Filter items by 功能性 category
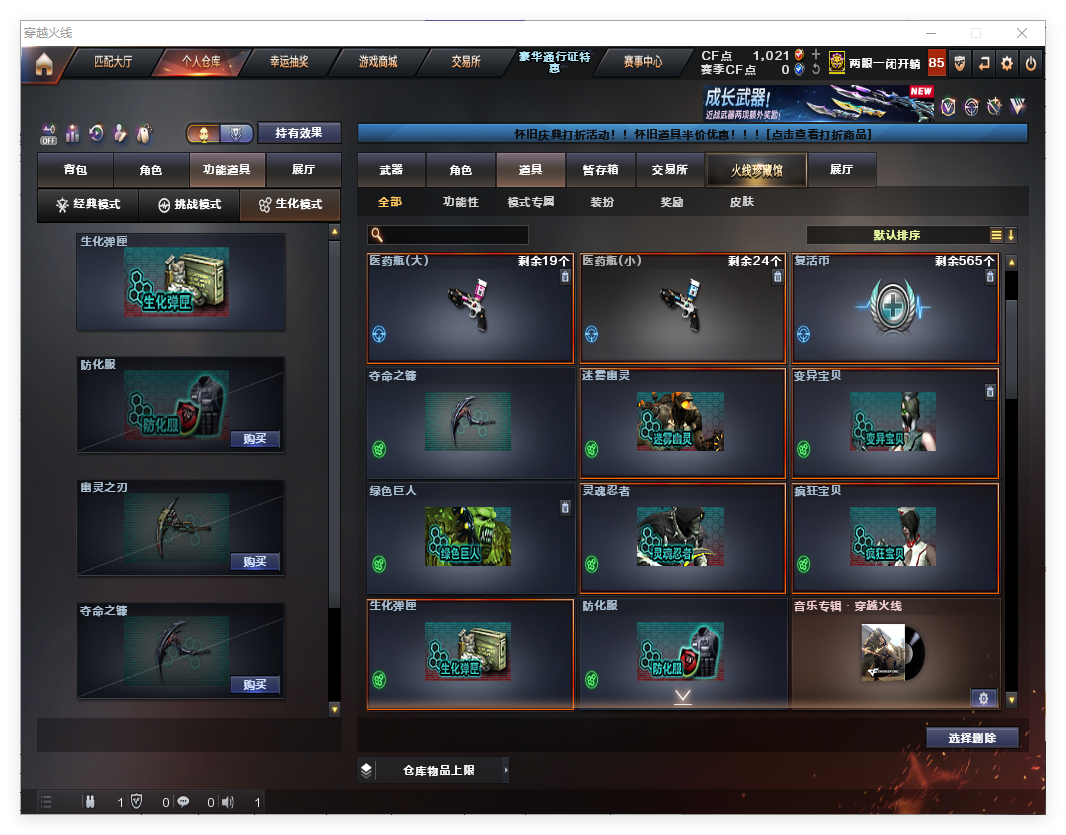The image size is (1066, 835). pos(461,202)
